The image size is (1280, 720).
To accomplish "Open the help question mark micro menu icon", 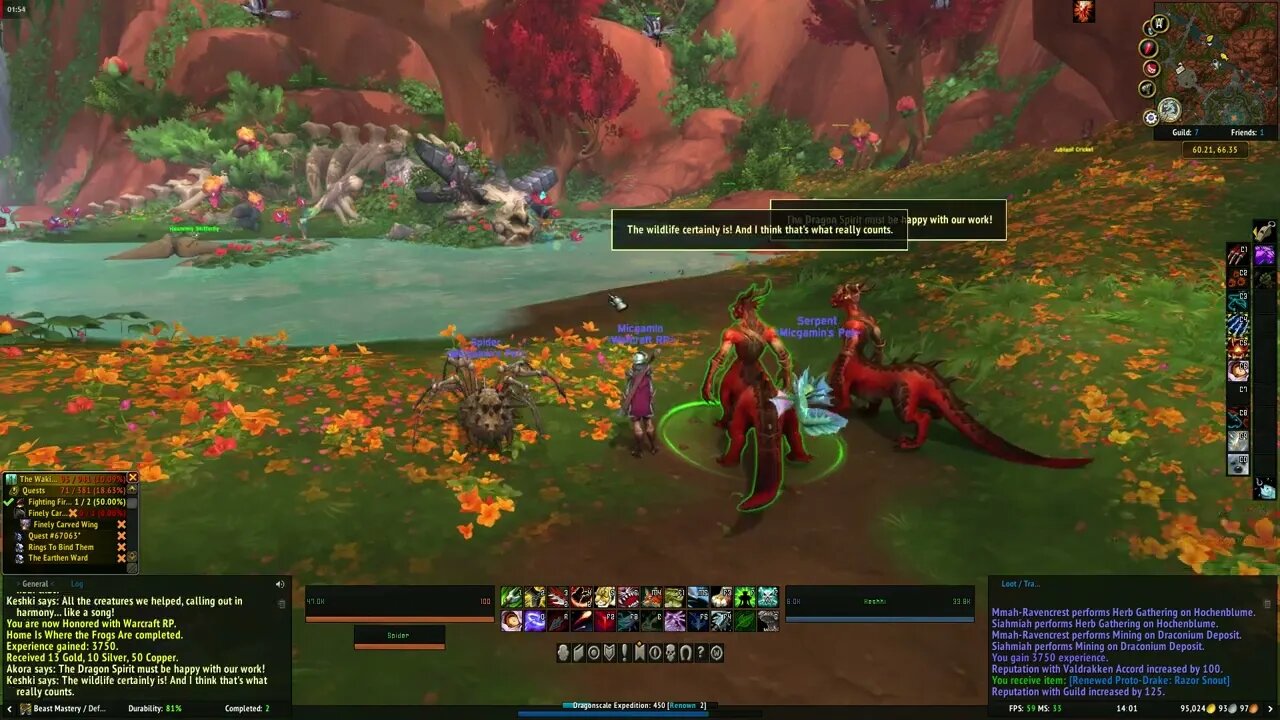I will click(702, 653).
